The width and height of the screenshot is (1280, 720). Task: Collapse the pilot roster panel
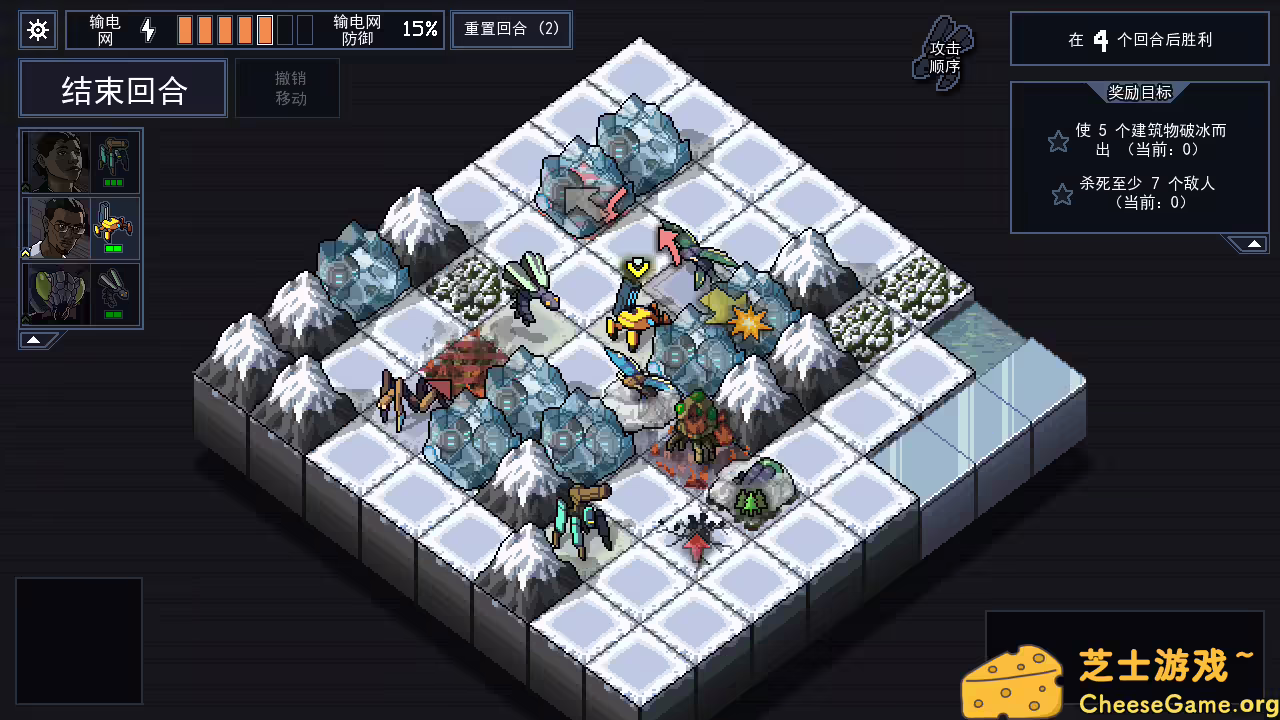click(34, 338)
